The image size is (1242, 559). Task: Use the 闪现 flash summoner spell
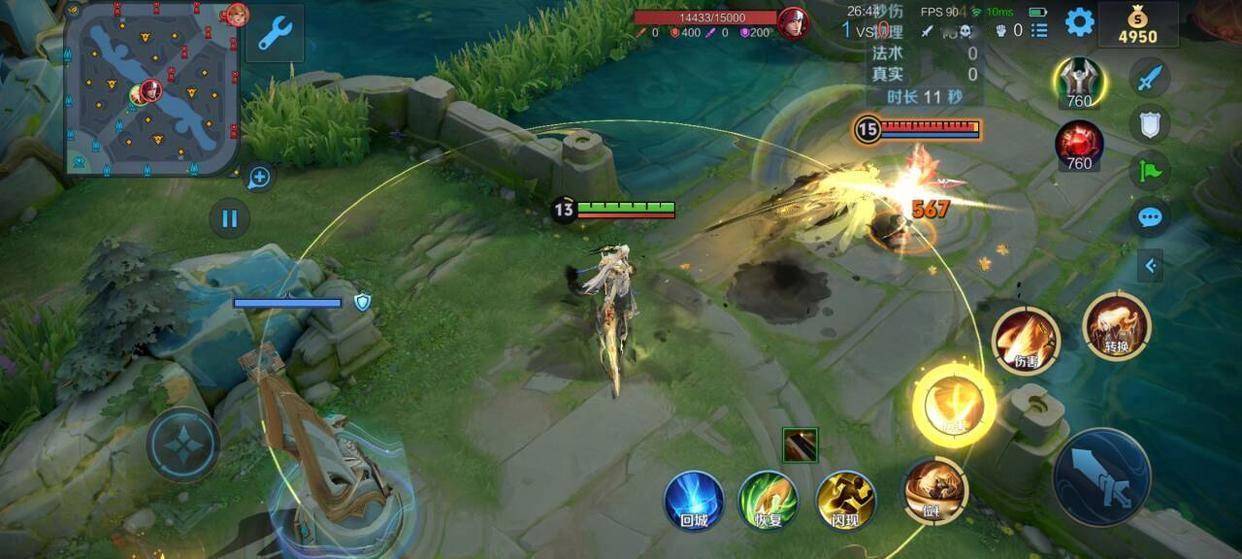[846, 499]
